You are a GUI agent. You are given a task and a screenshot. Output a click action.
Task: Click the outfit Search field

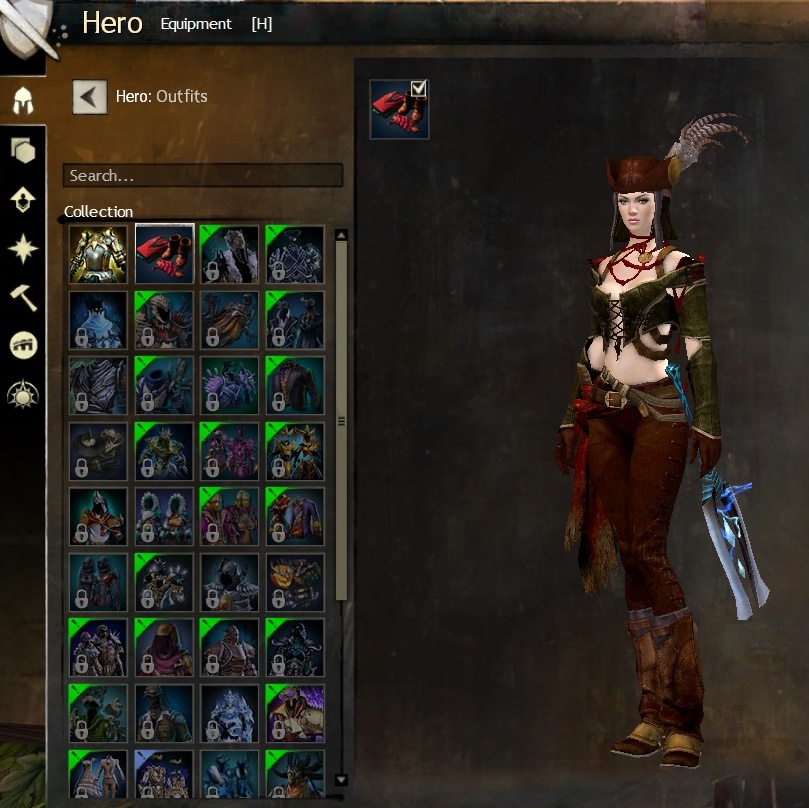point(202,175)
